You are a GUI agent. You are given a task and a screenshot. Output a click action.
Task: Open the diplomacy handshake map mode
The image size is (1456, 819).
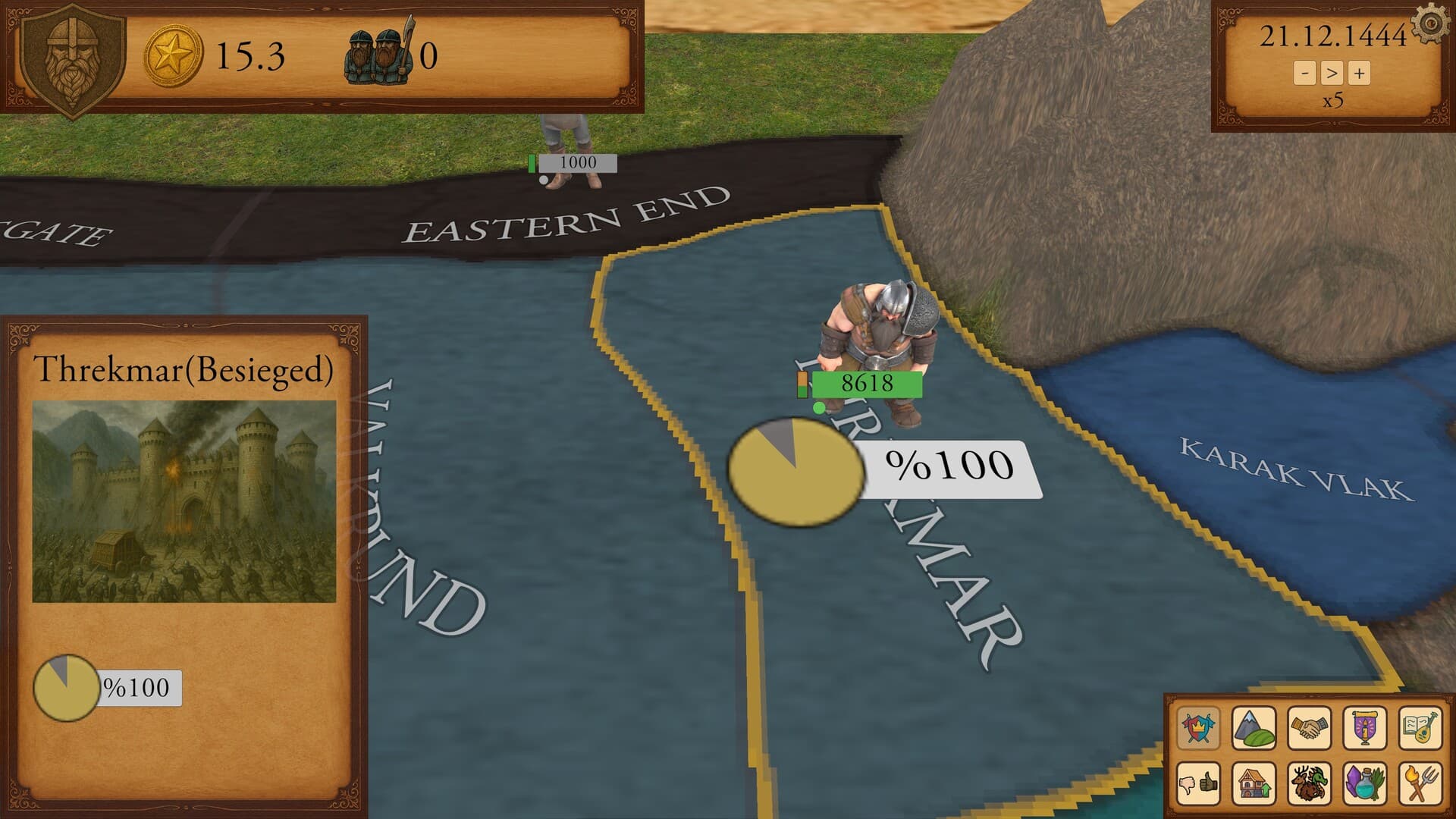(x=1310, y=728)
